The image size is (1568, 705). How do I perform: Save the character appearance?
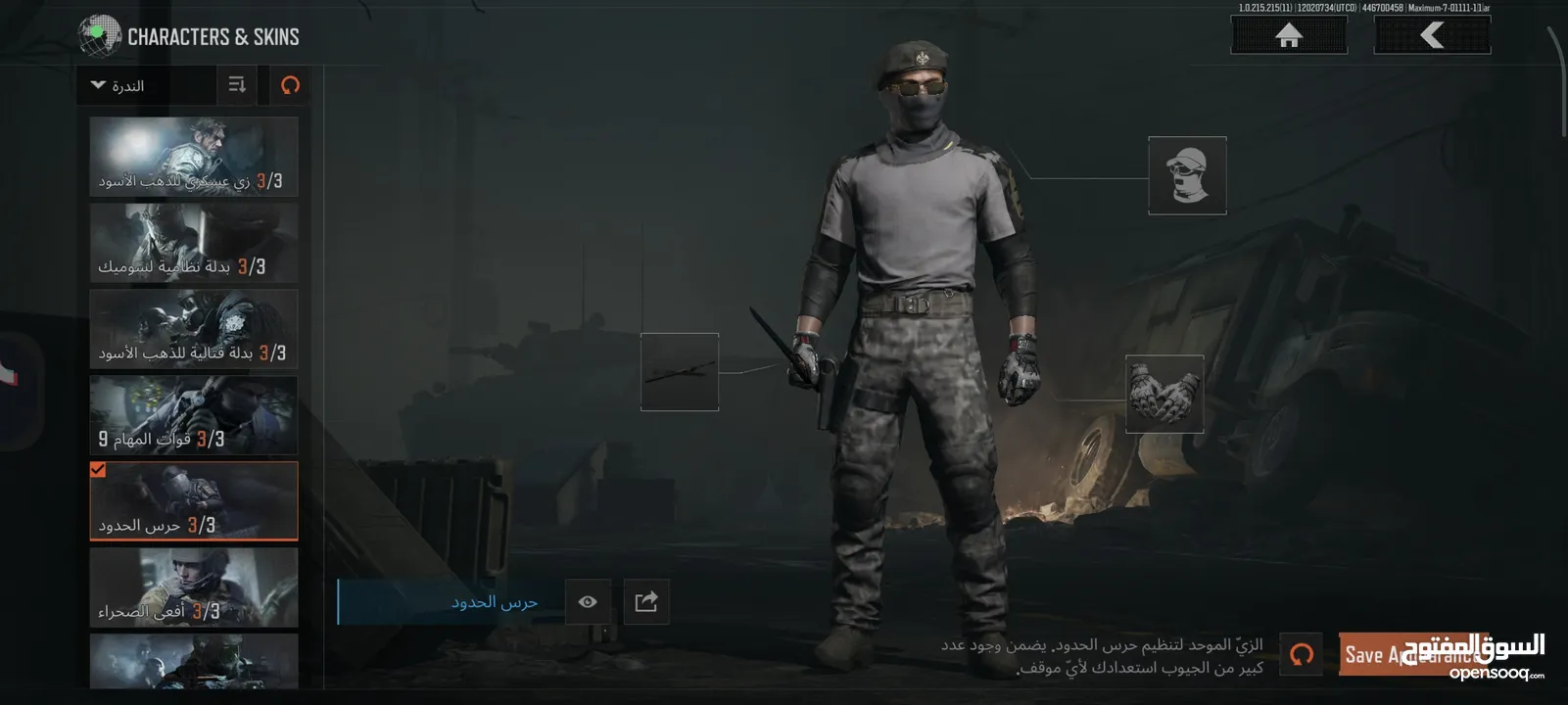point(1412,654)
